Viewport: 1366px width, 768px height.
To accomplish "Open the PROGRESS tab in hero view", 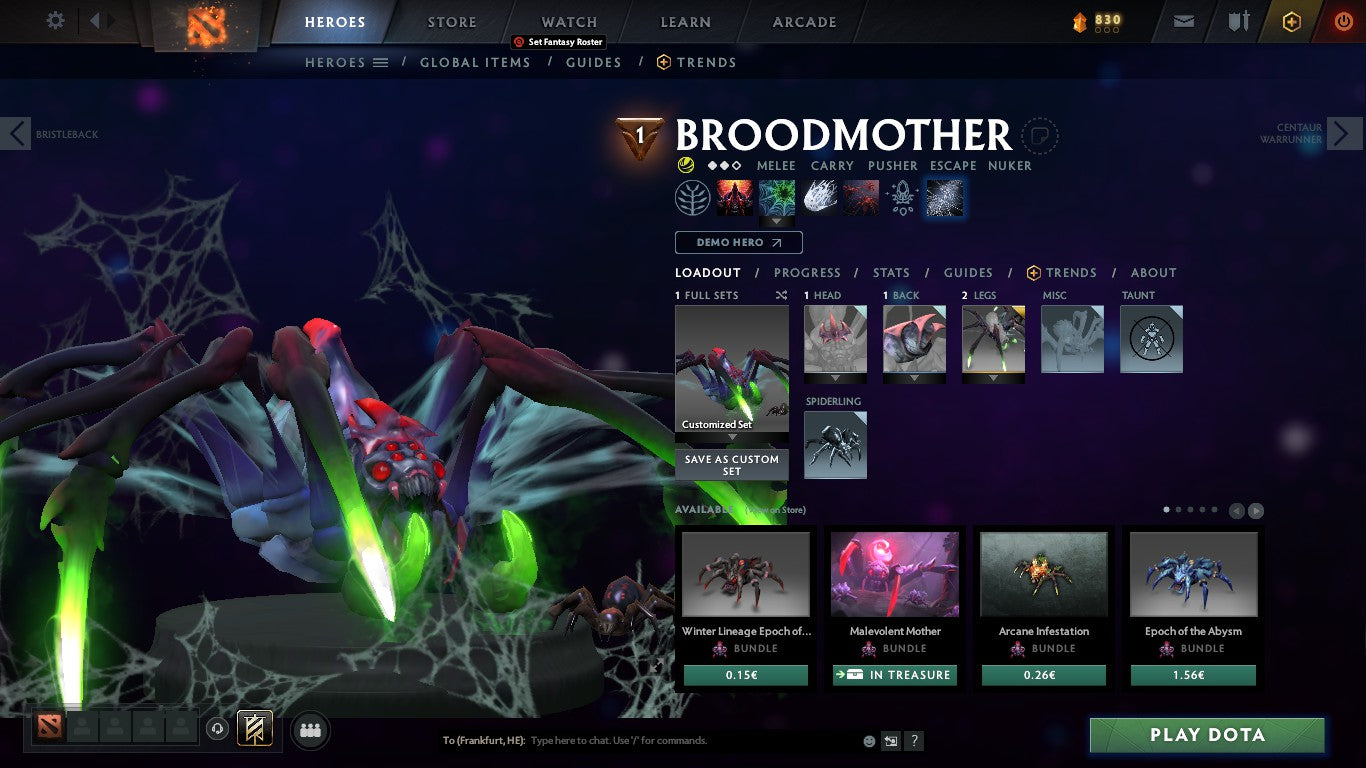I will click(808, 272).
